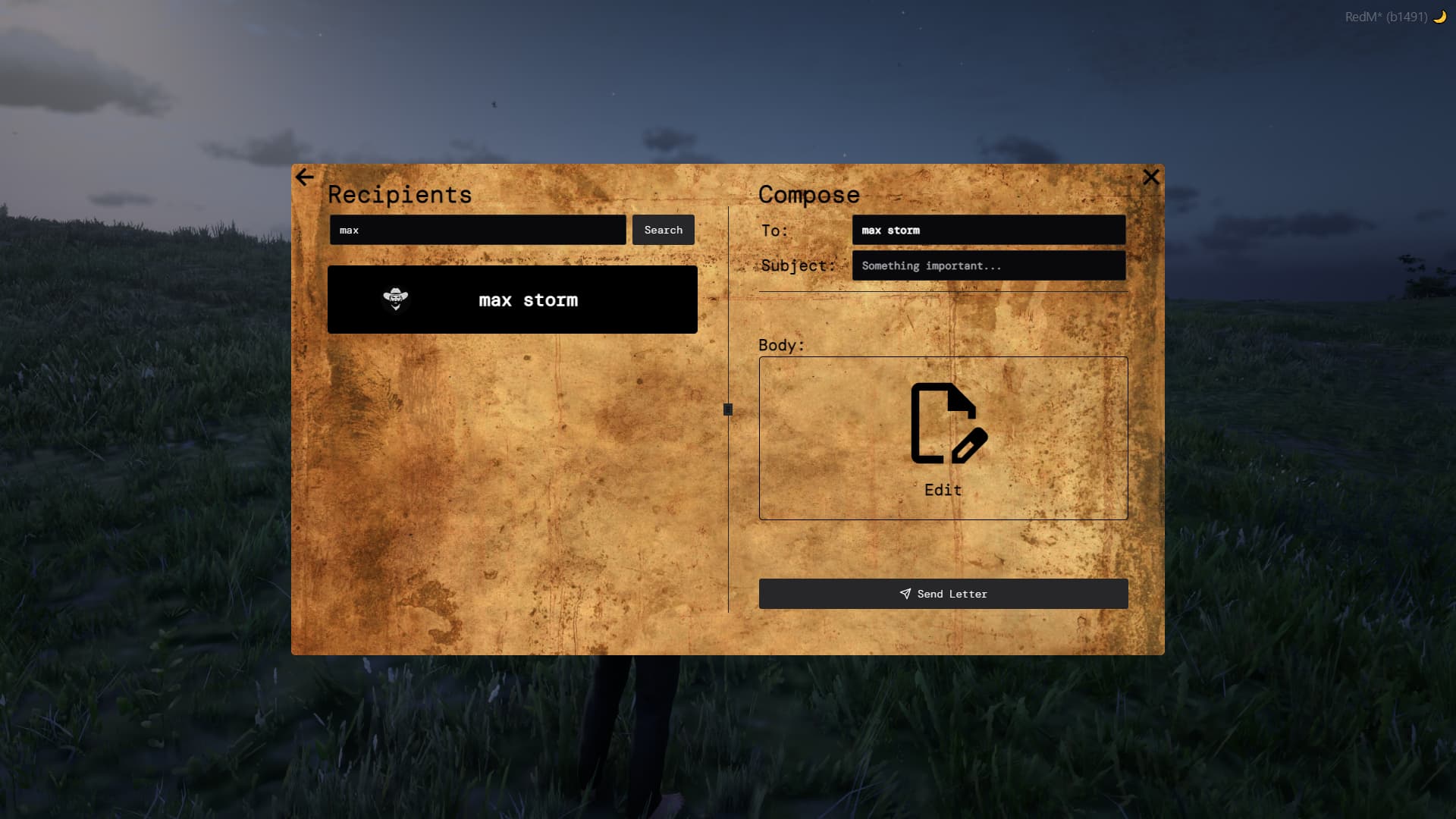Click the paper plane icon on Send Letter

(905, 594)
